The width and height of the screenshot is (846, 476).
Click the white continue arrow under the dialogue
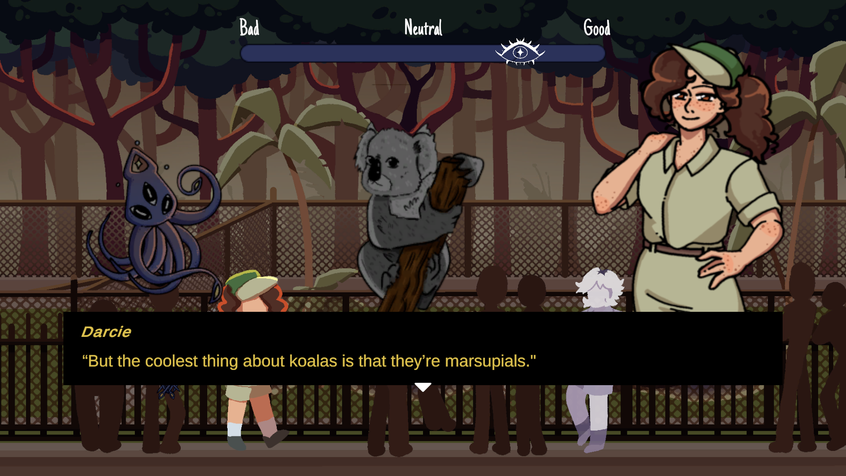(423, 387)
